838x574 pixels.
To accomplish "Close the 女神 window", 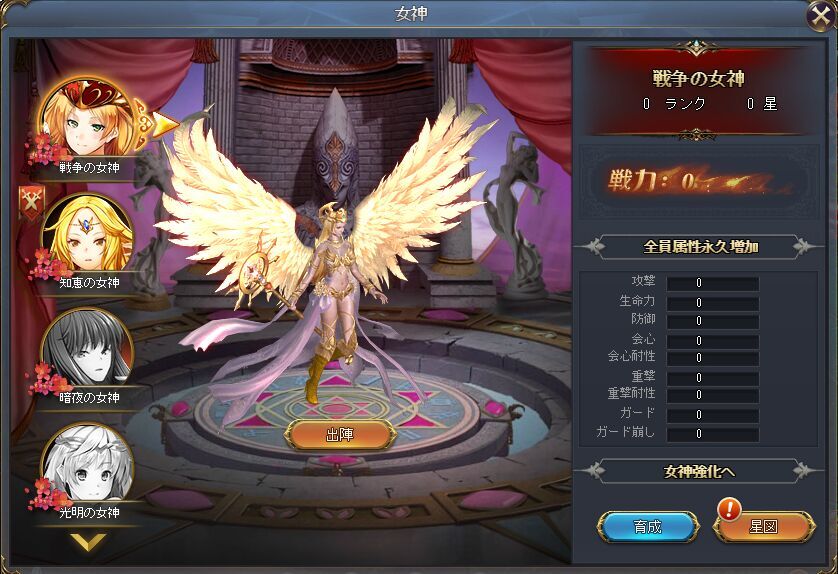I will click(x=816, y=17).
